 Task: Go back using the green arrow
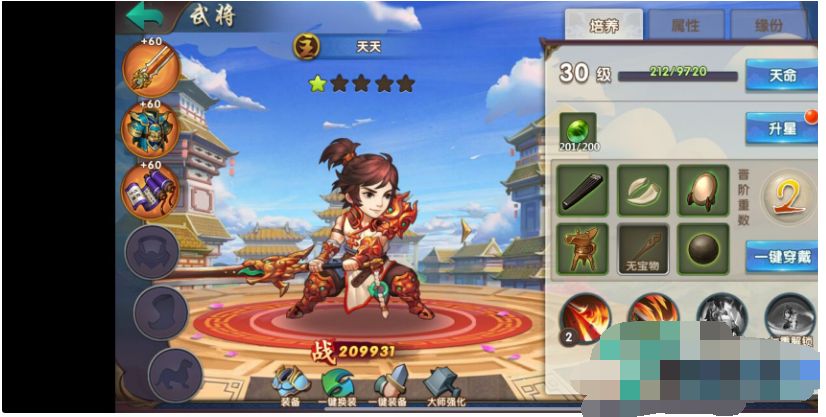coord(146,15)
